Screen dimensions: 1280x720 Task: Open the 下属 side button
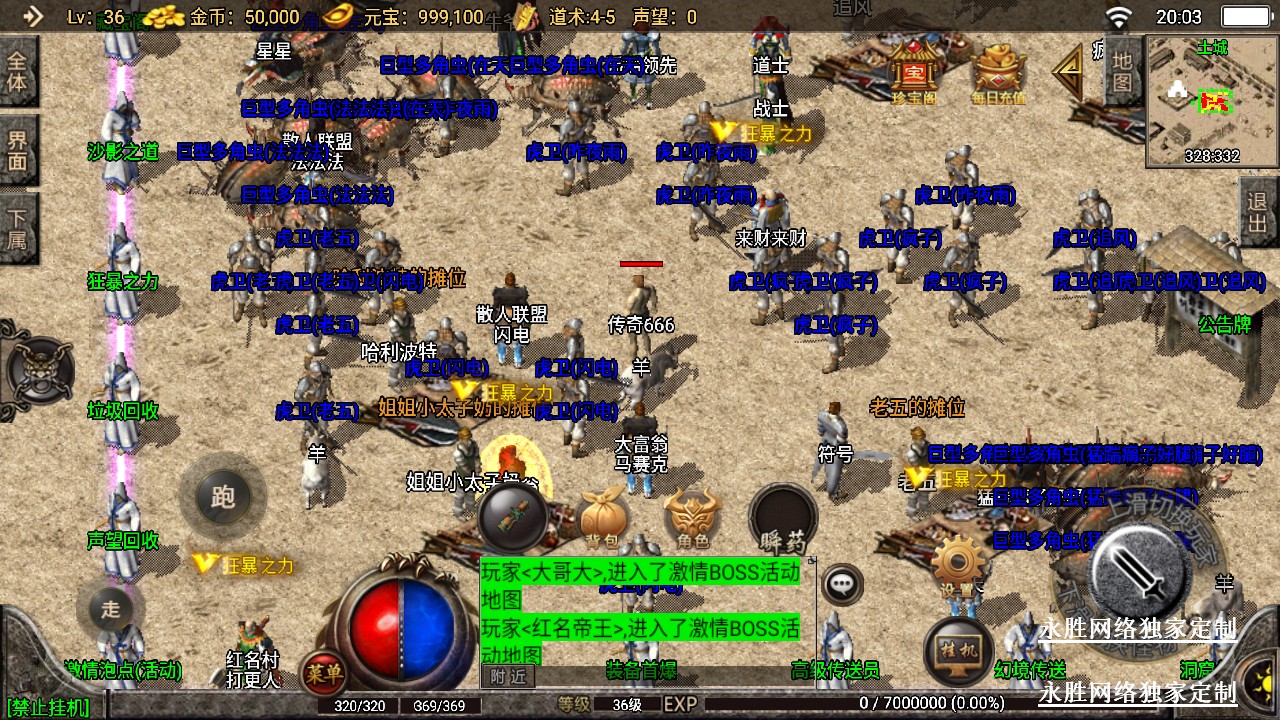click(18, 228)
